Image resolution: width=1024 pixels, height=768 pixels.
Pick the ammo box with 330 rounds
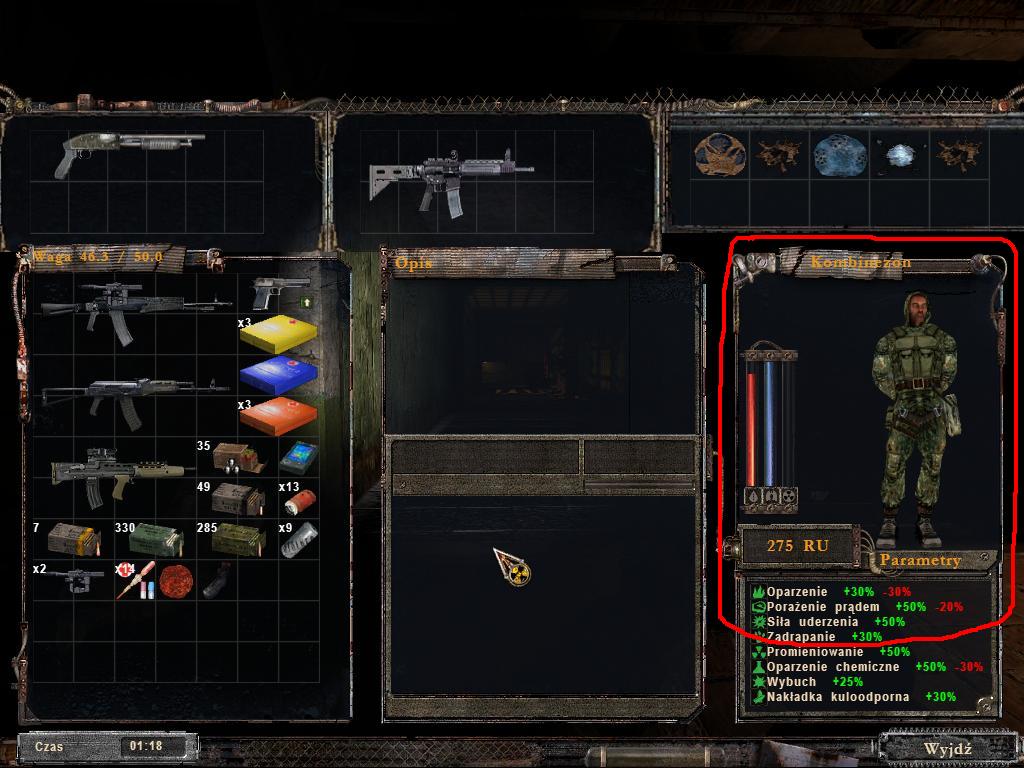click(155, 540)
